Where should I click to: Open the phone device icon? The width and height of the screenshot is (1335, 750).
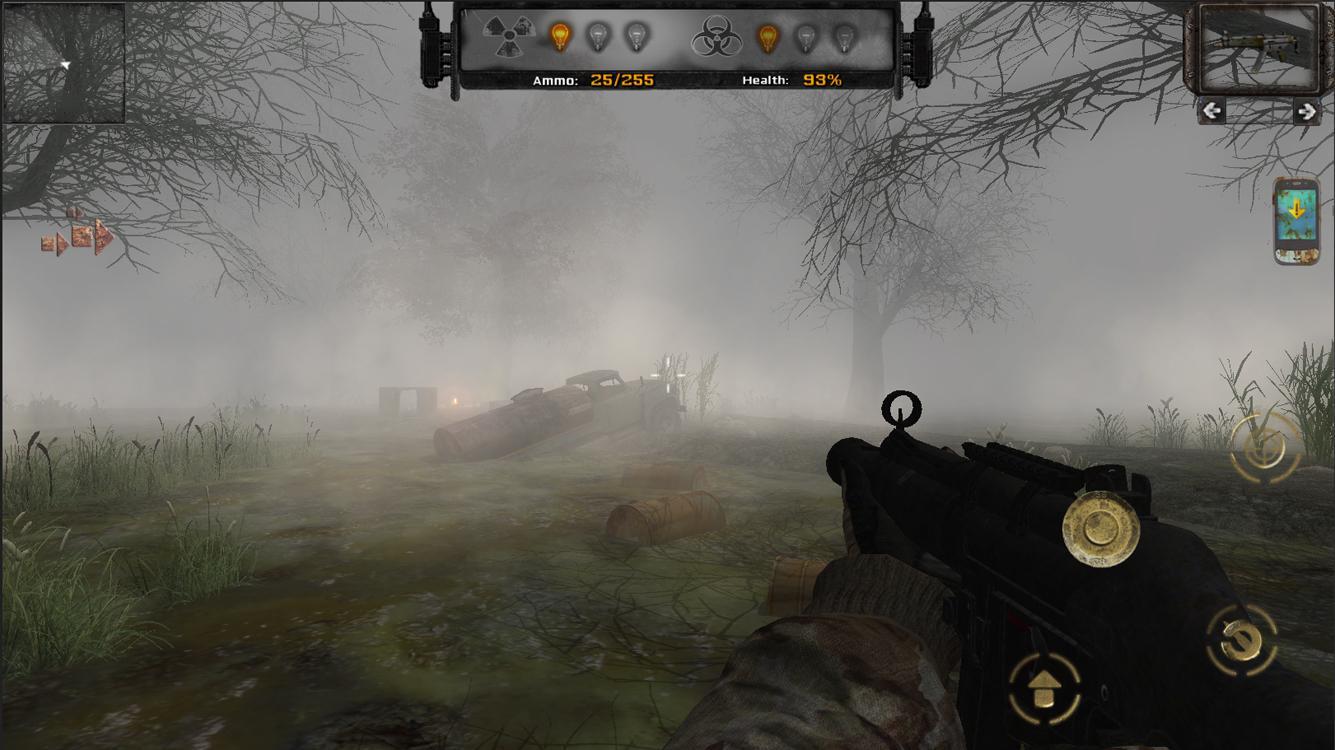1296,220
